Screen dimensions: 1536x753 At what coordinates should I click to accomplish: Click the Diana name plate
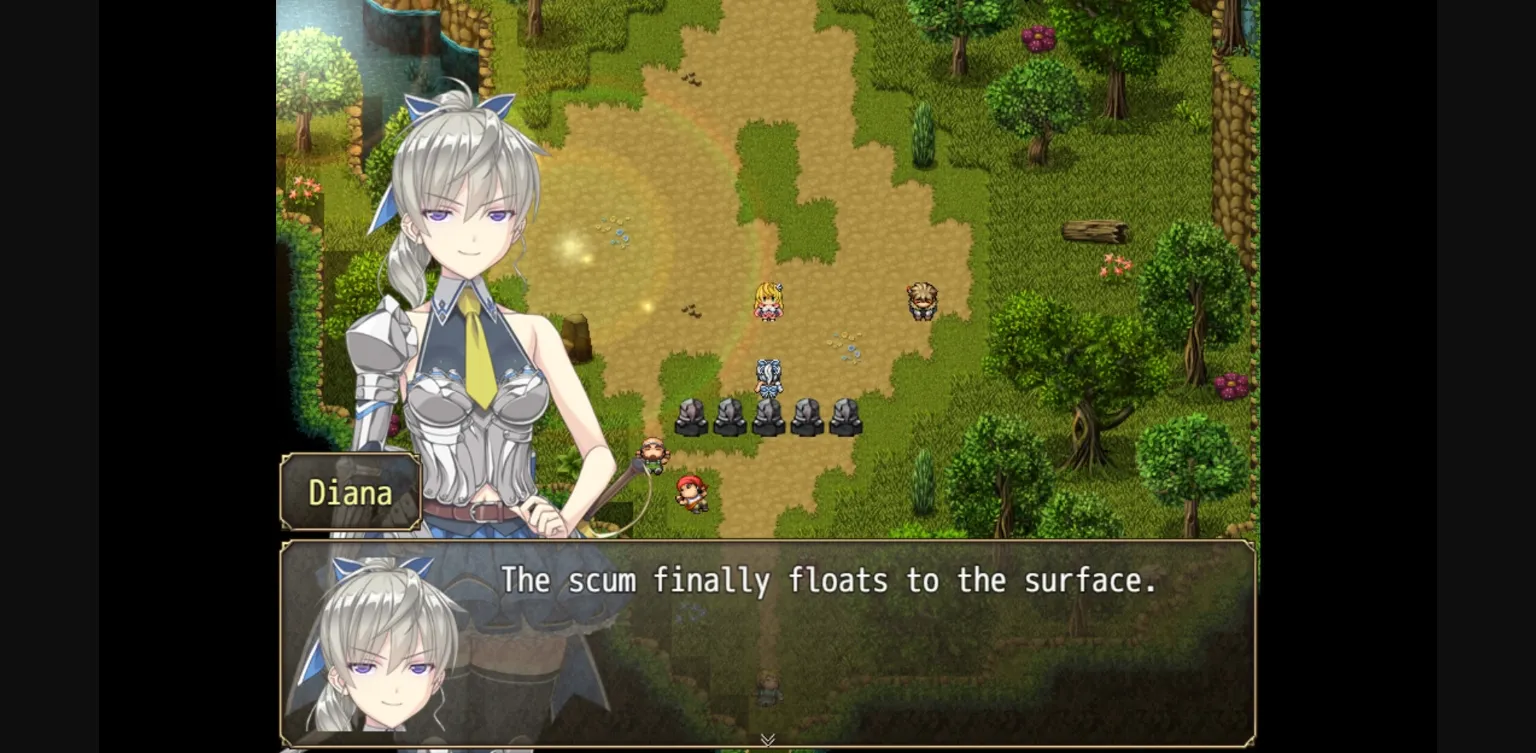(350, 492)
